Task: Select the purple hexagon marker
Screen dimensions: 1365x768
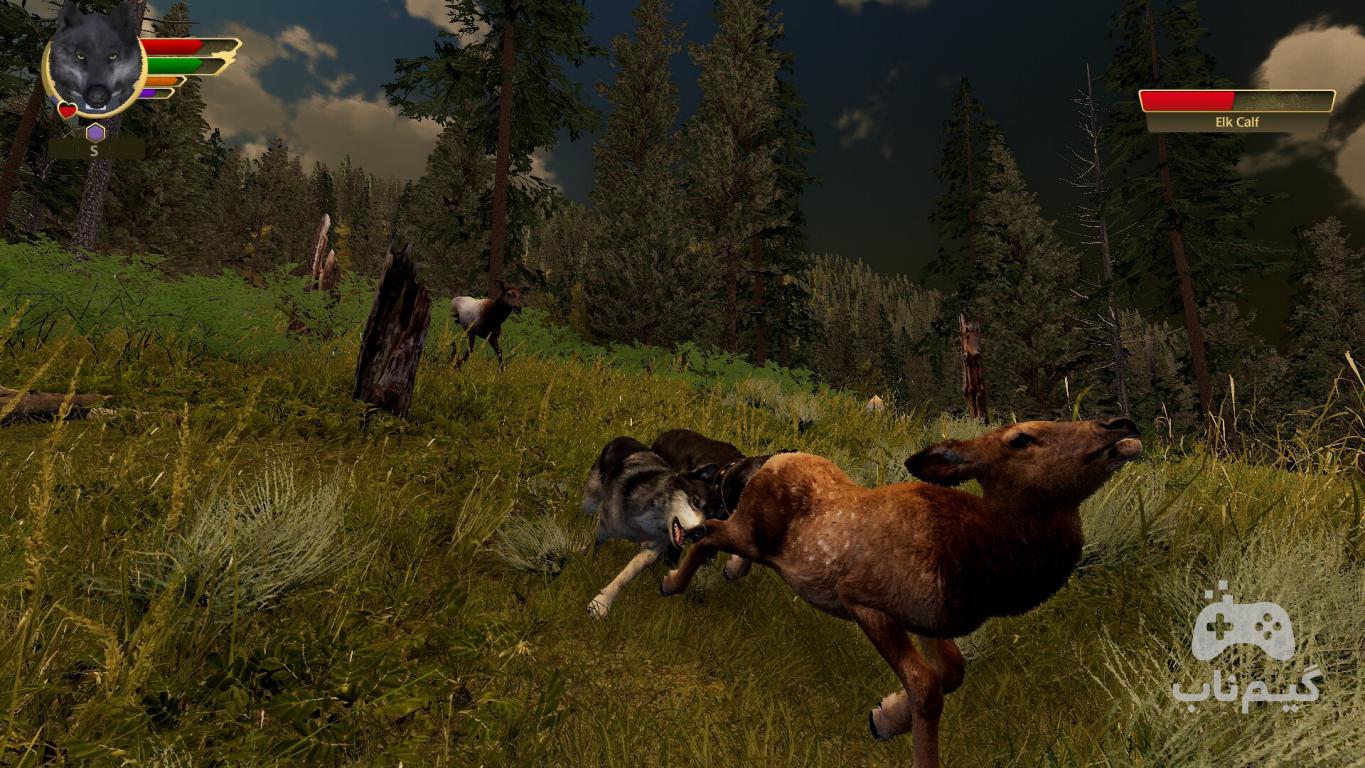Action: [95, 132]
